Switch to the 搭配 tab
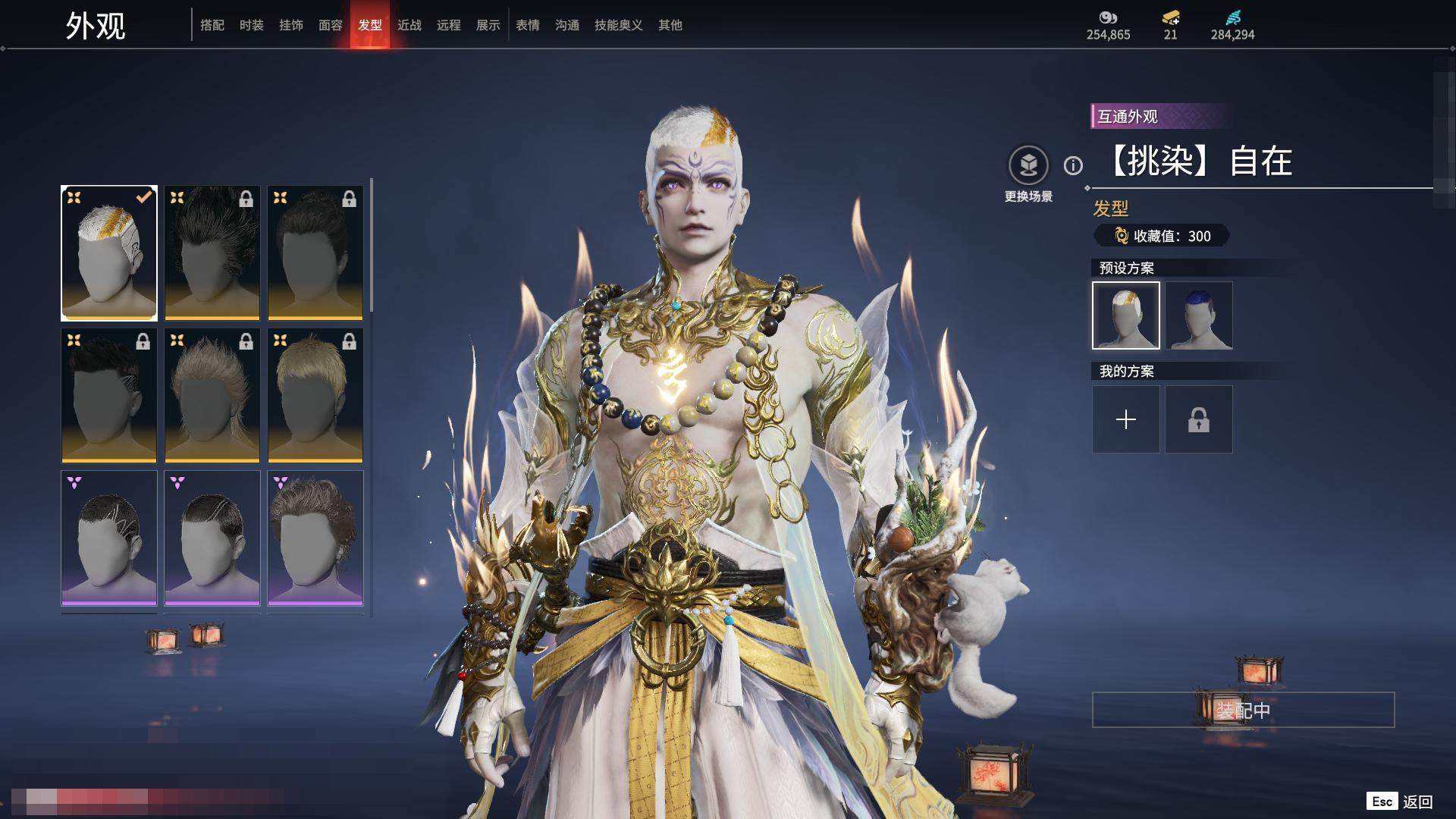The height and width of the screenshot is (819, 1456). 212,25
